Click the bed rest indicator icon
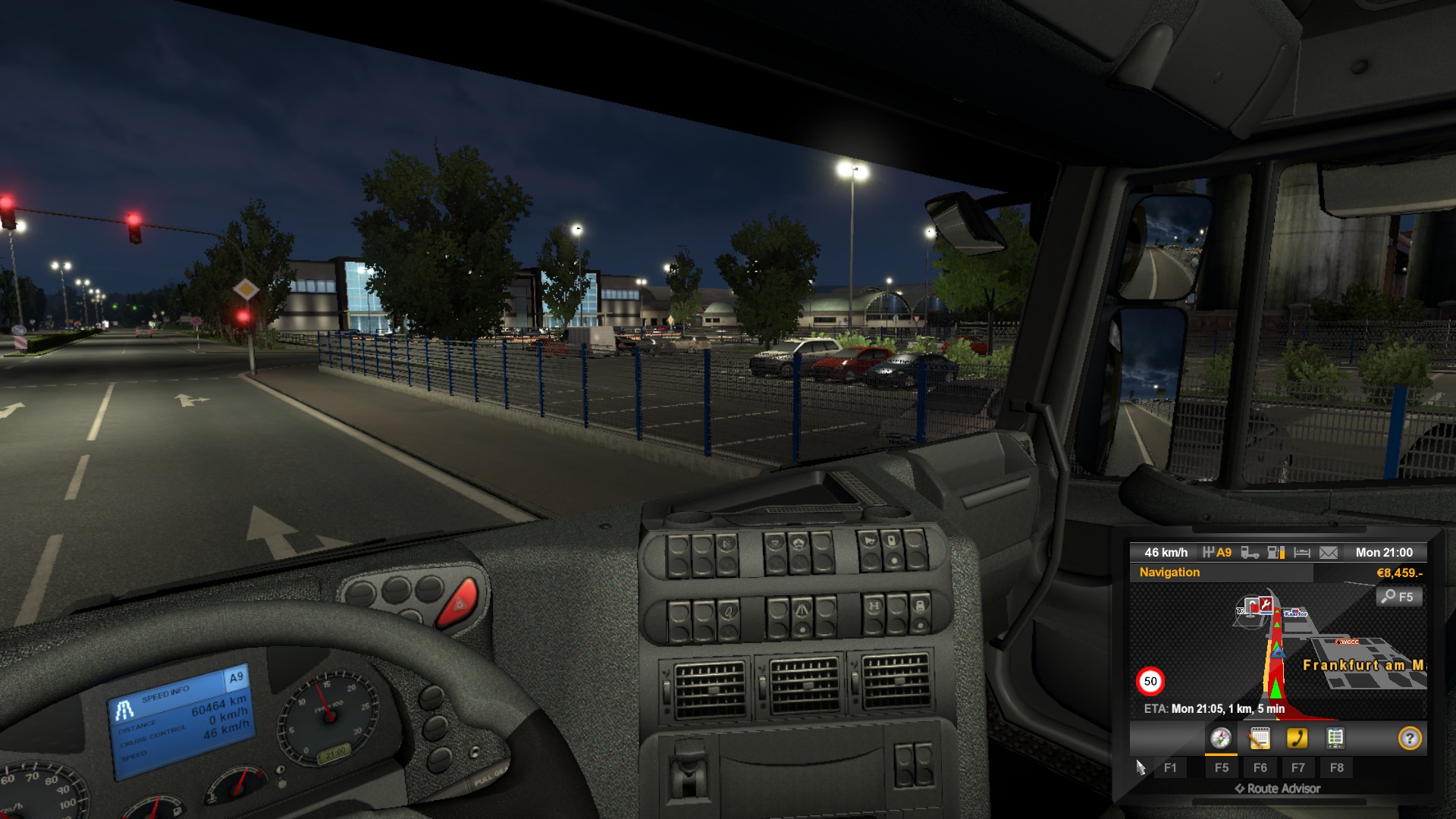 (1302, 553)
